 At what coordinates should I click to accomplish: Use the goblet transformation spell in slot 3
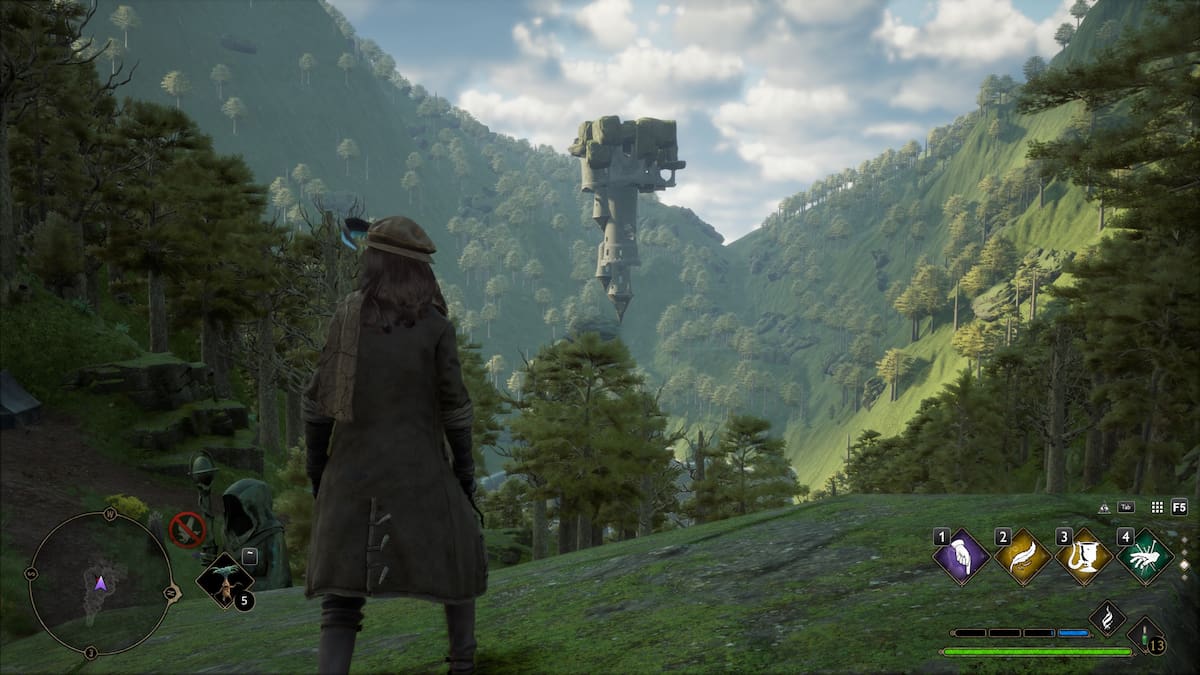(1084, 557)
